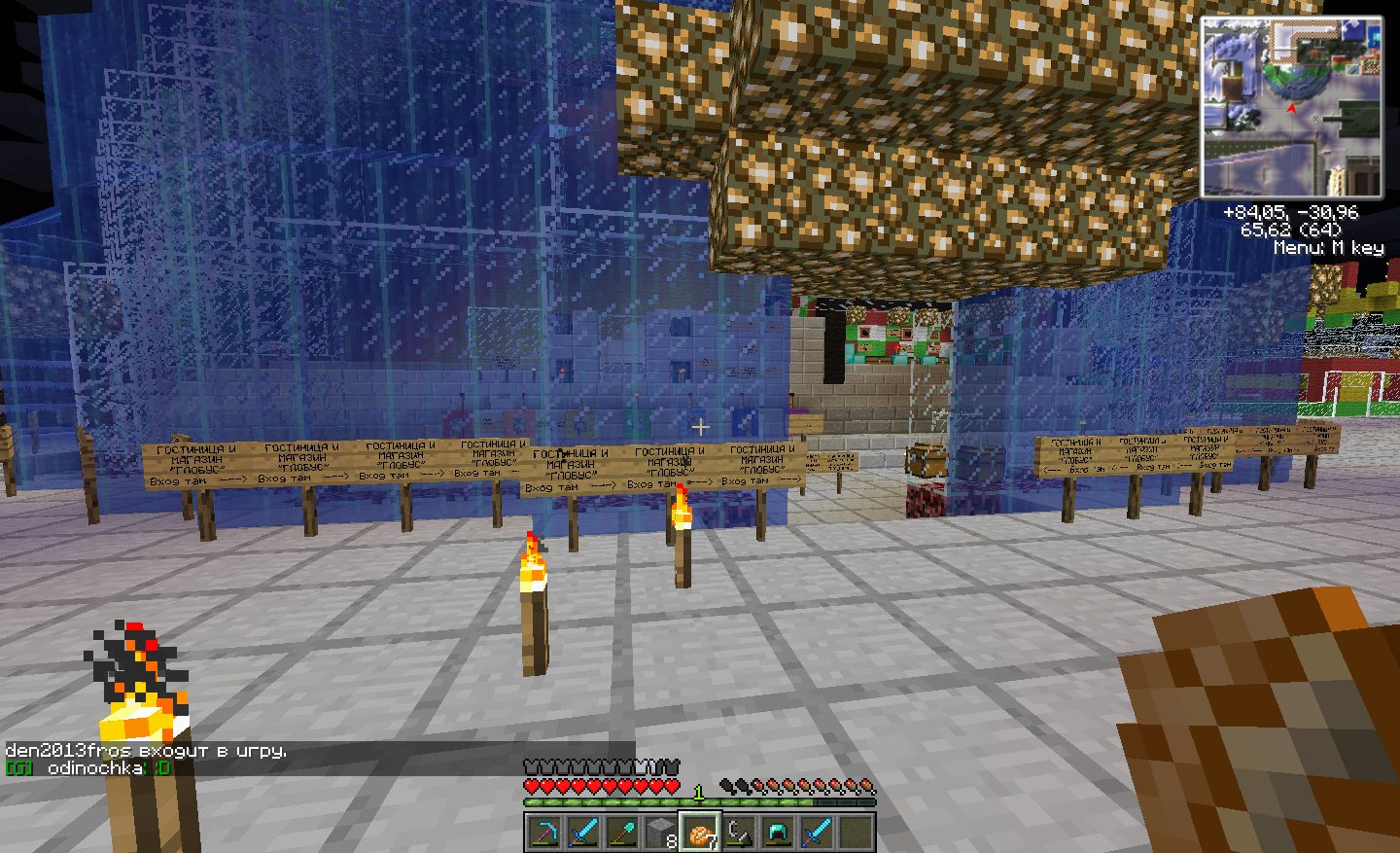The width and height of the screenshot is (1400, 853).
Task: Select the food stack of 7
Action: pyautogui.click(x=700, y=833)
